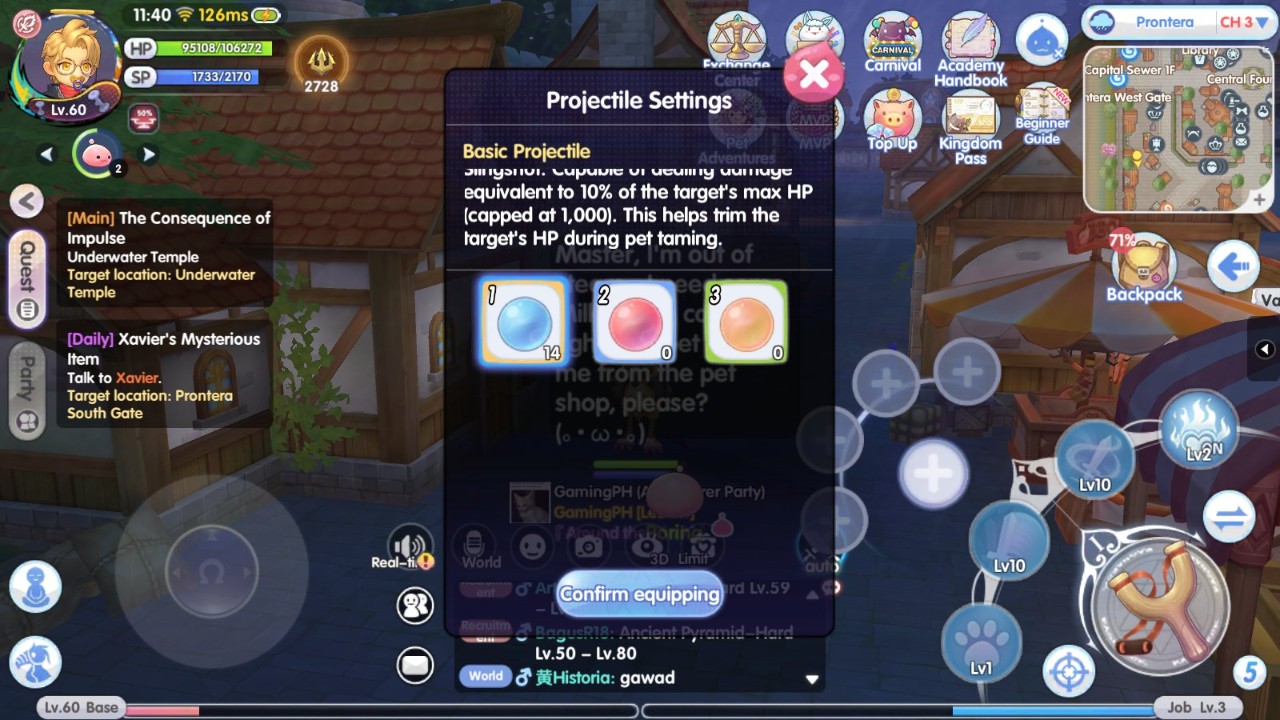Image resolution: width=1280 pixels, height=720 pixels.
Task: Open the Top Up shop
Action: [892, 121]
